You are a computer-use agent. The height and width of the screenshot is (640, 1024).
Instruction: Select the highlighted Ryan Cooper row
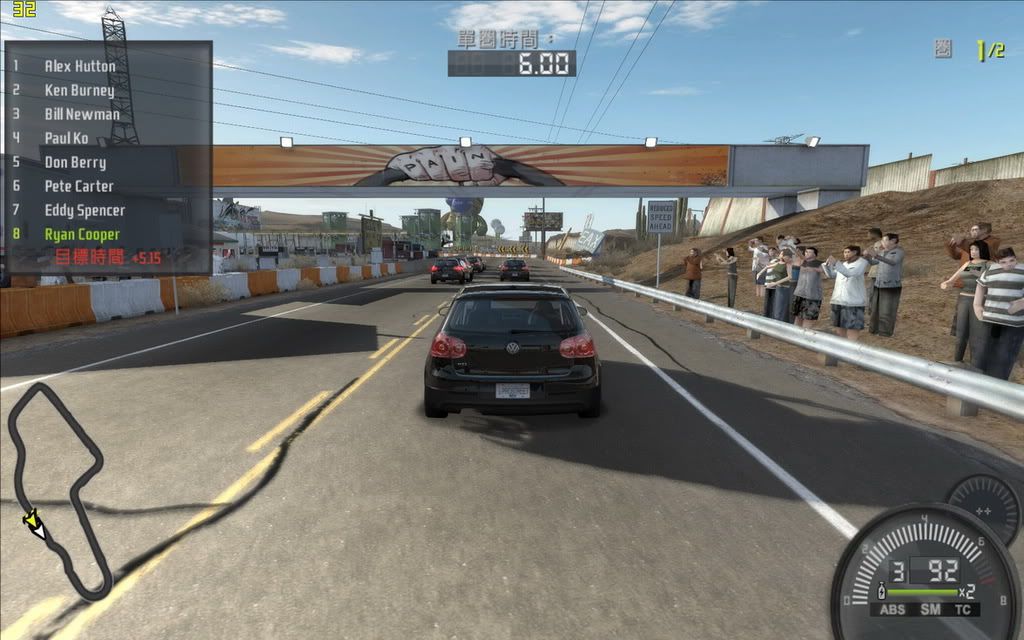pos(82,234)
